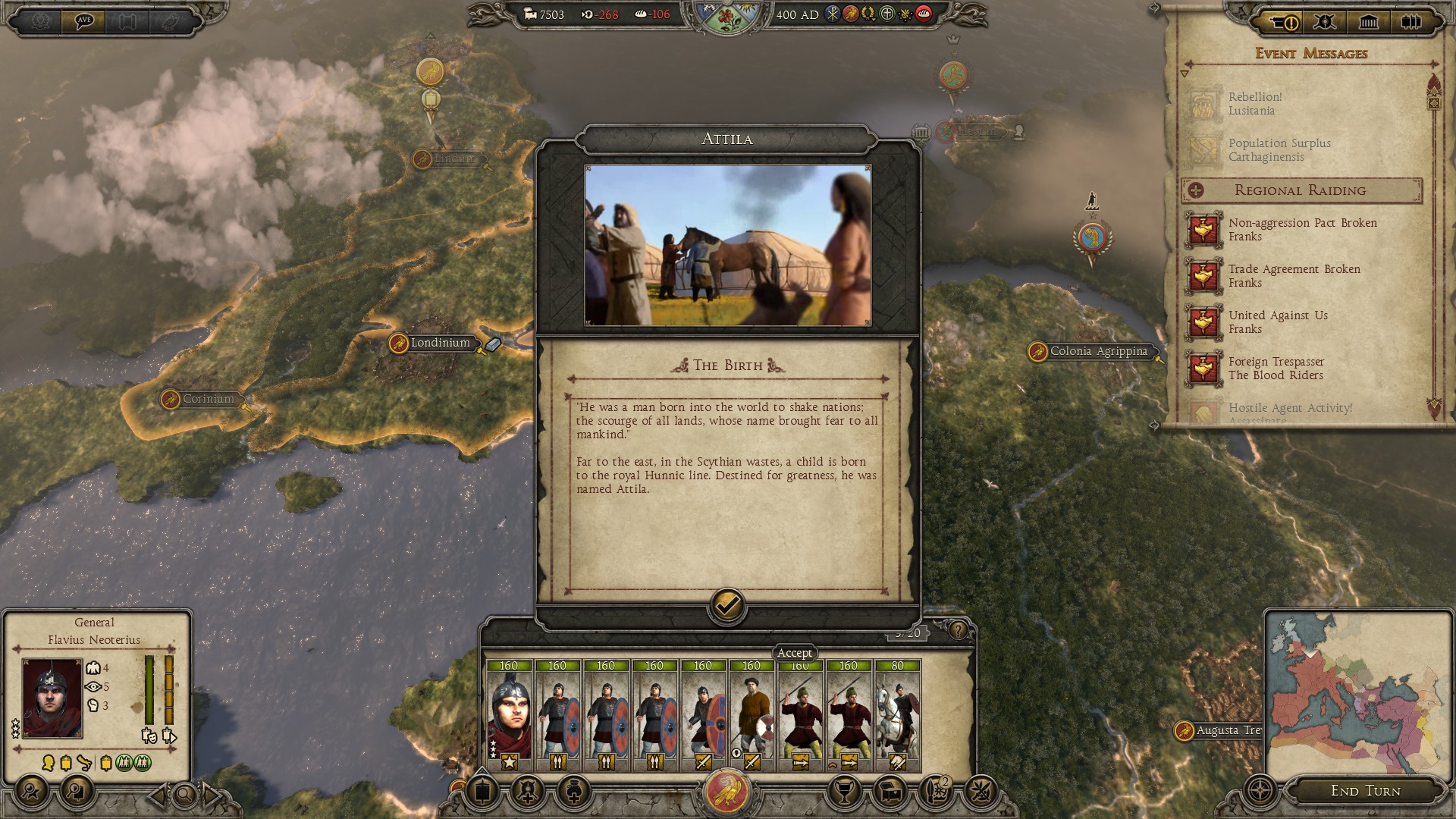Select the Rebellion Lusitania event message
1456x819 pixels.
[x=1255, y=104]
